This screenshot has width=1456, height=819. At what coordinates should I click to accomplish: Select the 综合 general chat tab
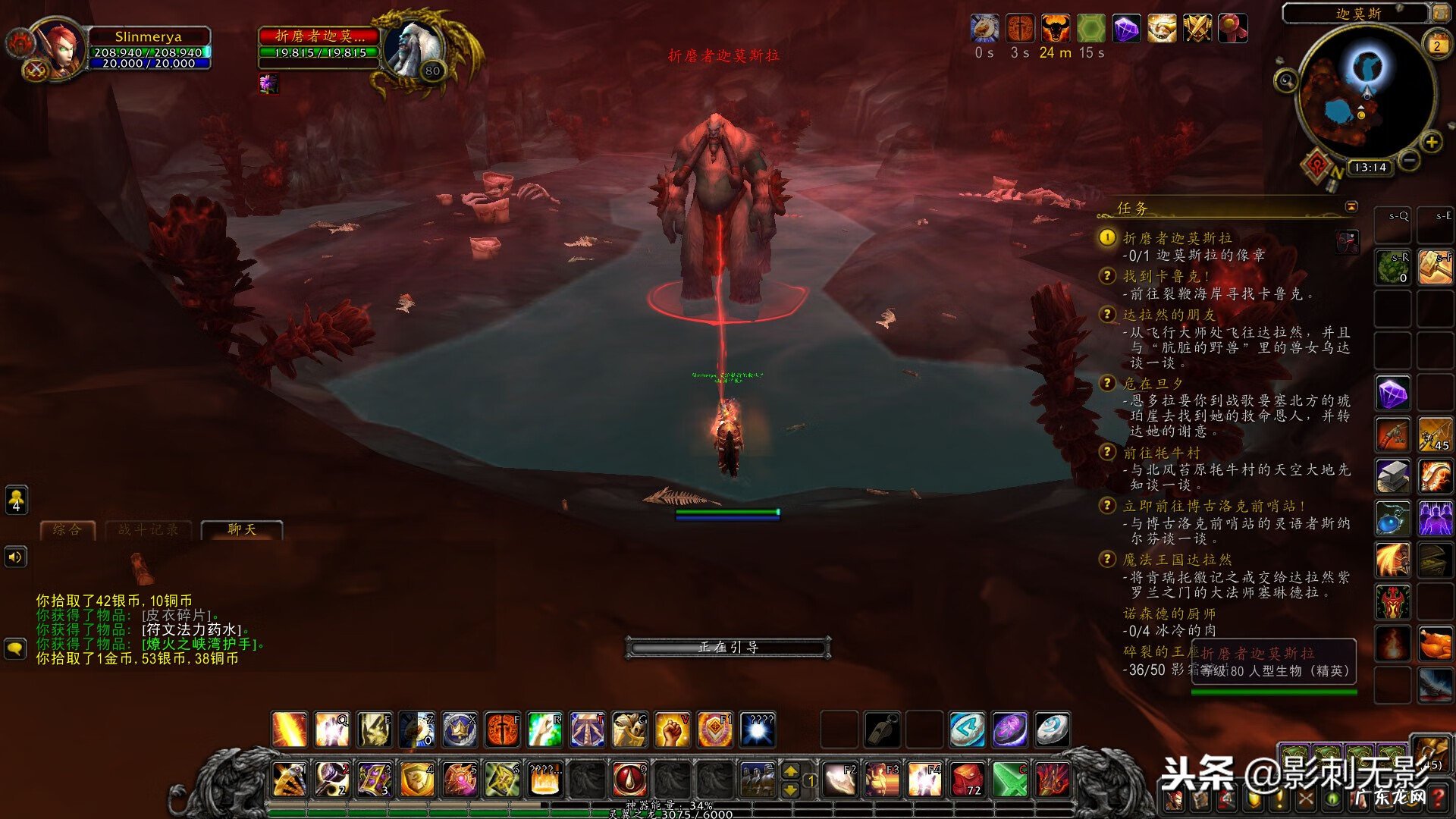tap(67, 529)
